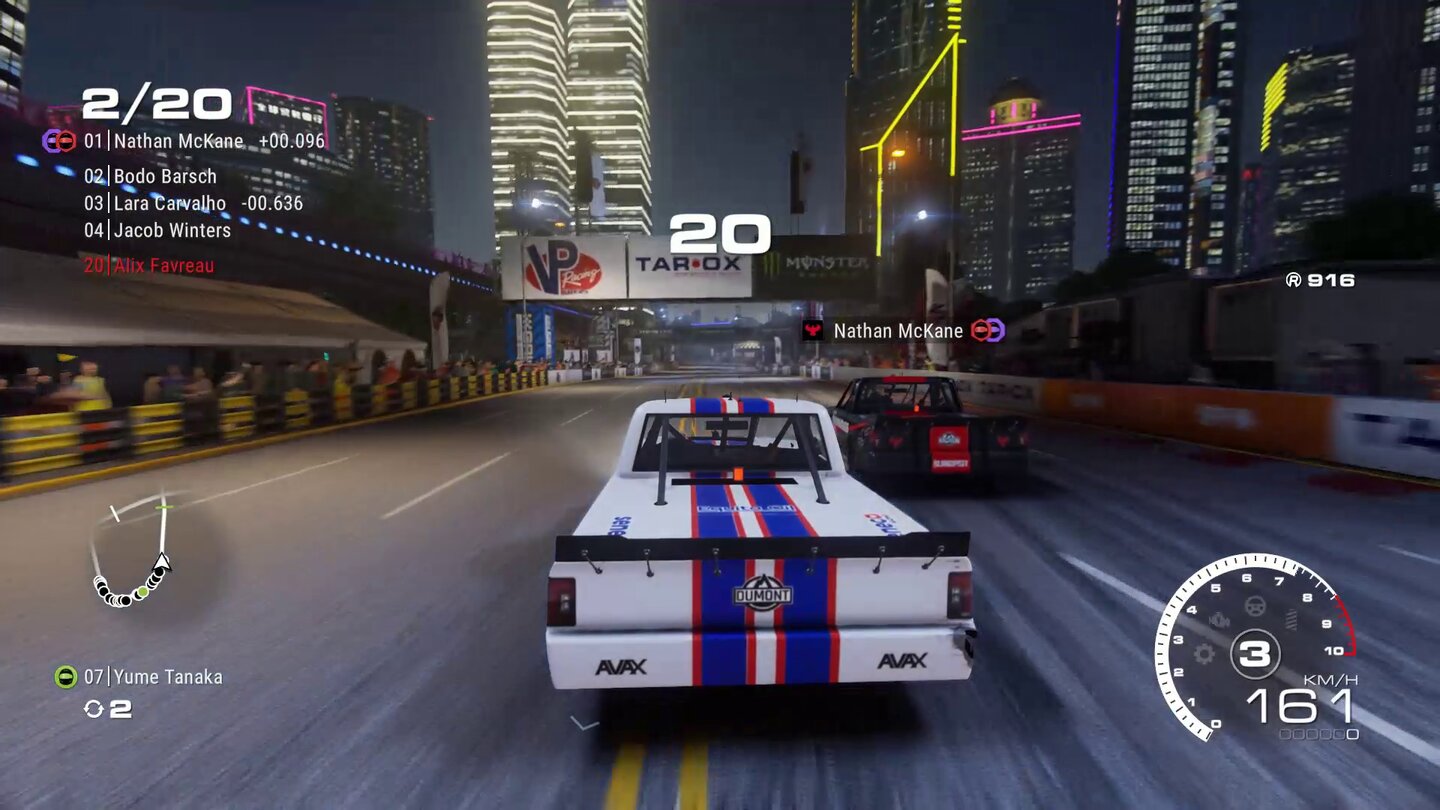
Task: Expand Nathan McKane's floating nameplate above his truck
Action: pyautogui.click(x=895, y=330)
